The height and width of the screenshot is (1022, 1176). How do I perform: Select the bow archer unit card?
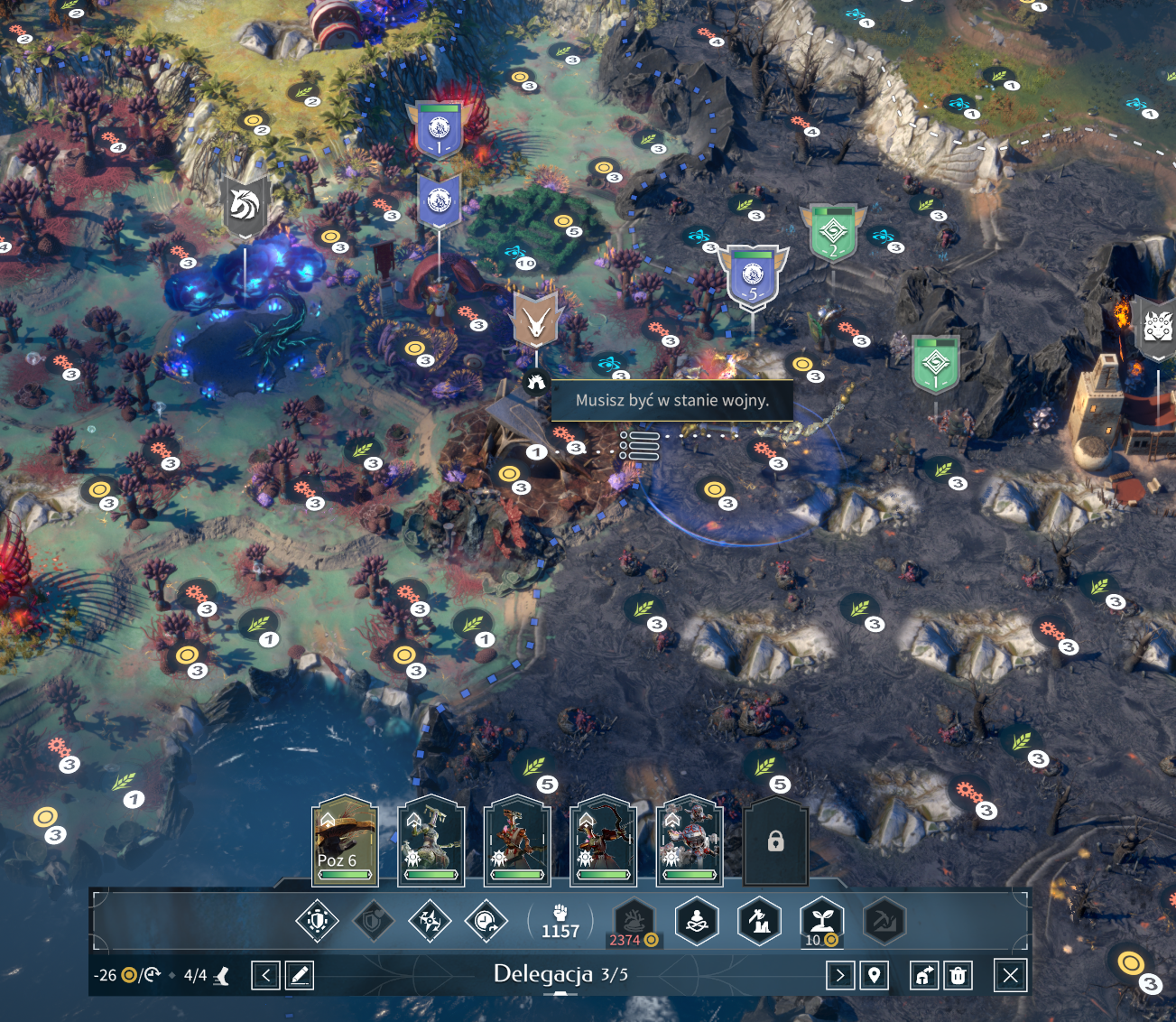[603, 841]
